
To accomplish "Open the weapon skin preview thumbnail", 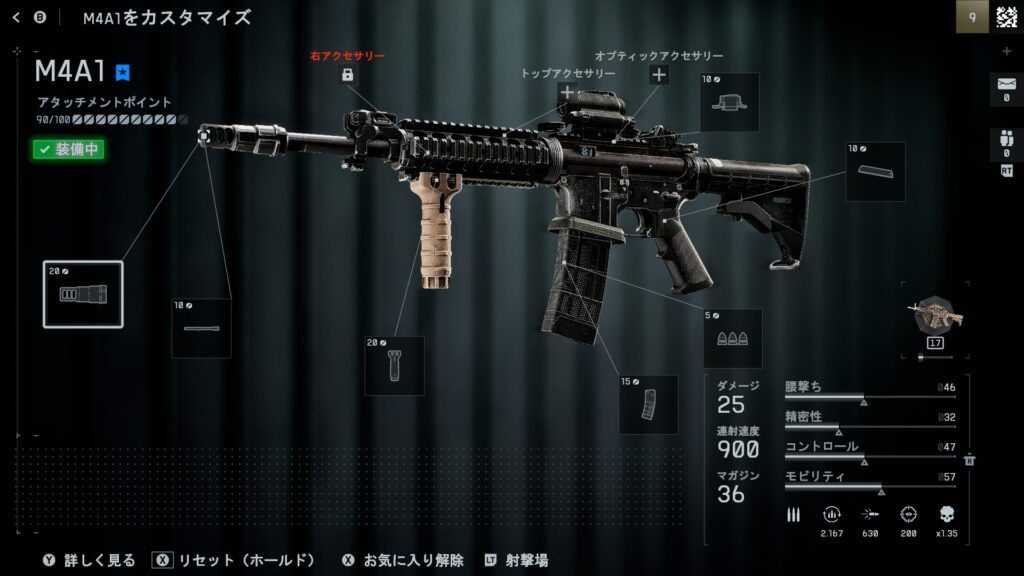I will point(934,318).
